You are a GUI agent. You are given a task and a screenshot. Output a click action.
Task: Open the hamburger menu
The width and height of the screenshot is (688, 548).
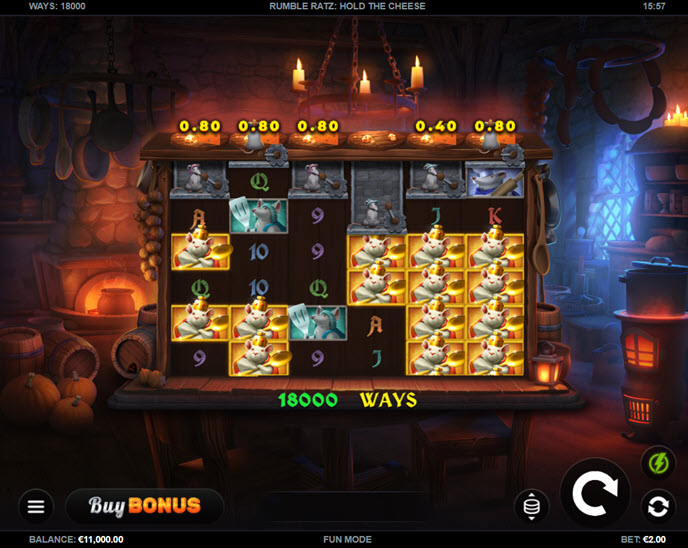(x=36, y=506)
